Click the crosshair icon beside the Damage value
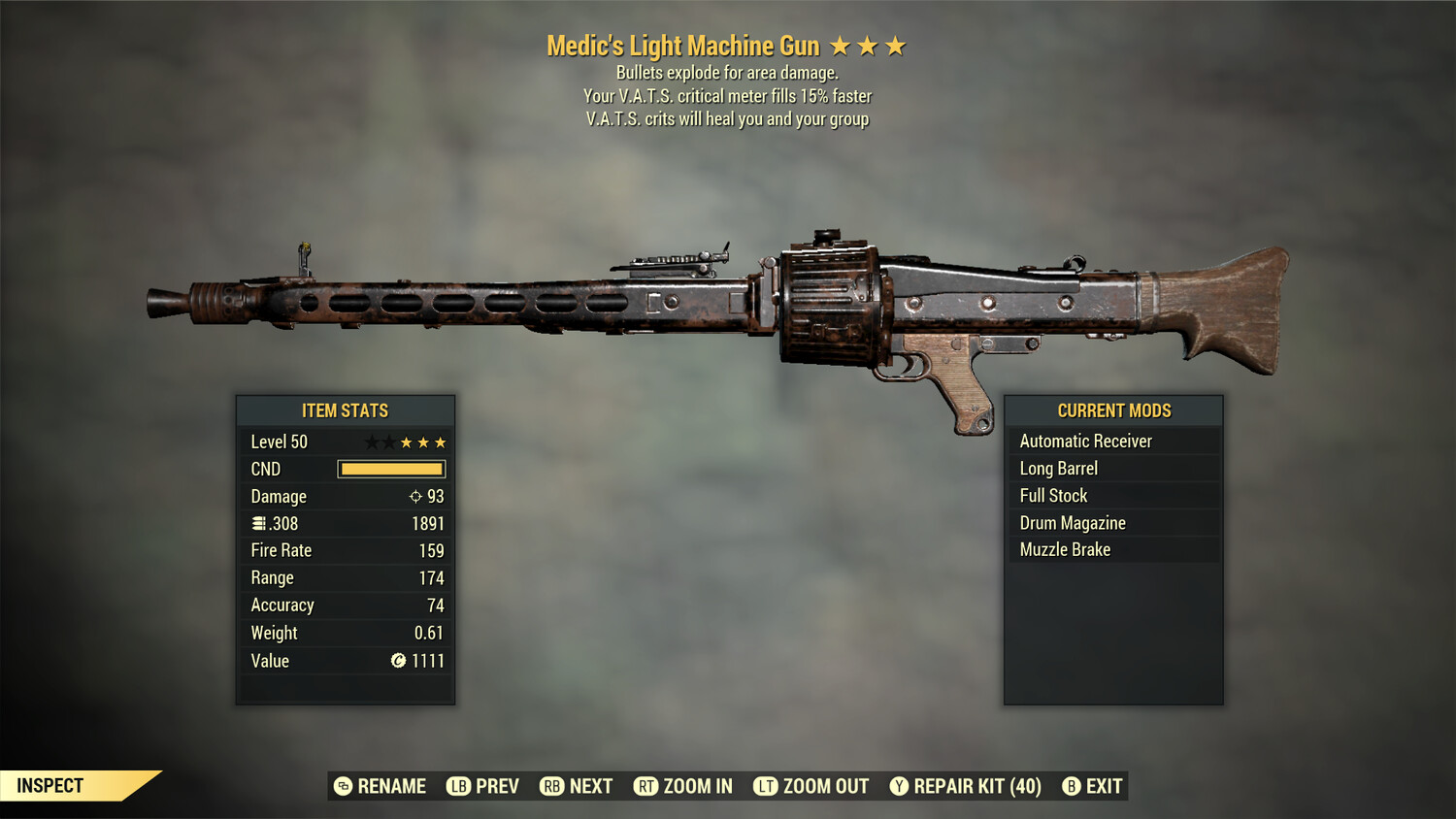Screen dimensions: 1456x819 point(414,496)
